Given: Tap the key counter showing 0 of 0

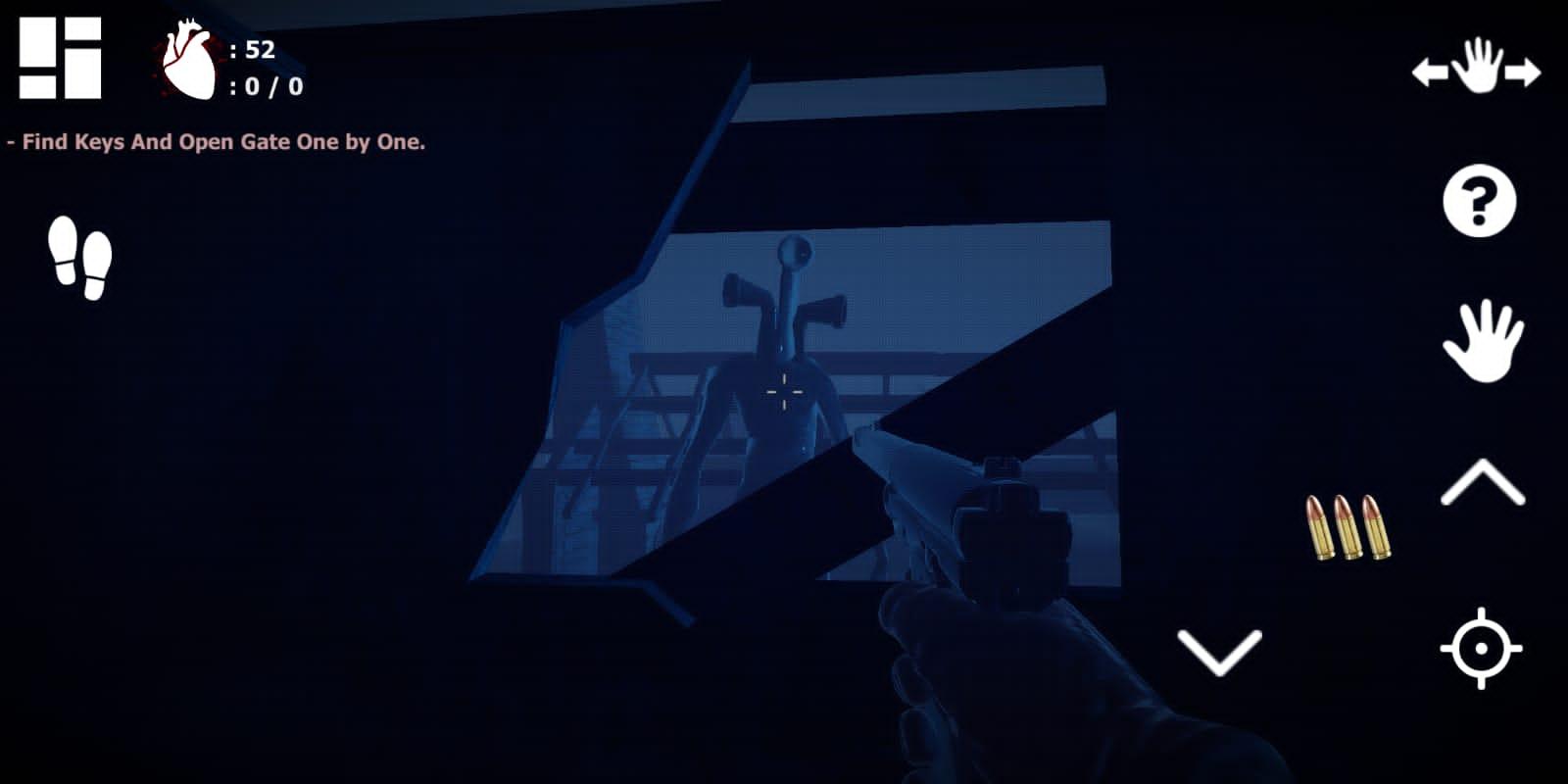Looking at the screenshot, I should [265, 88].
